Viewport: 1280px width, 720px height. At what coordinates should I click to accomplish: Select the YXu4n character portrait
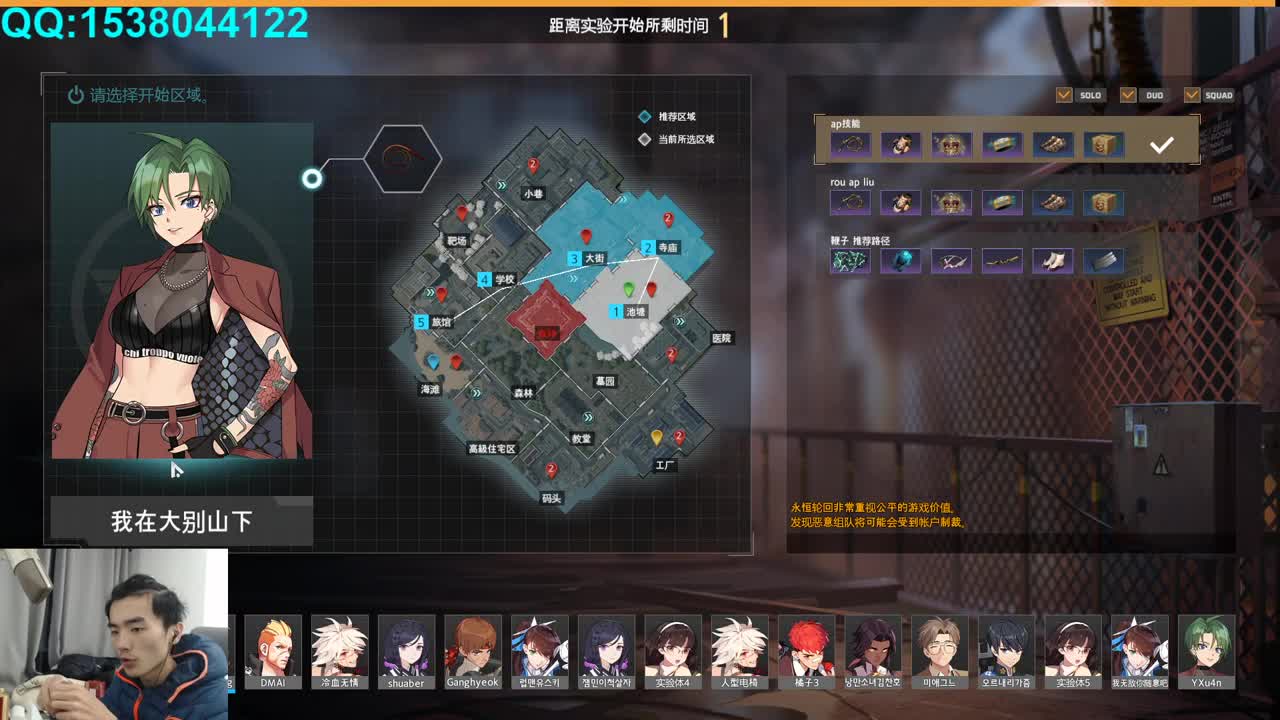click(1207, 652)
